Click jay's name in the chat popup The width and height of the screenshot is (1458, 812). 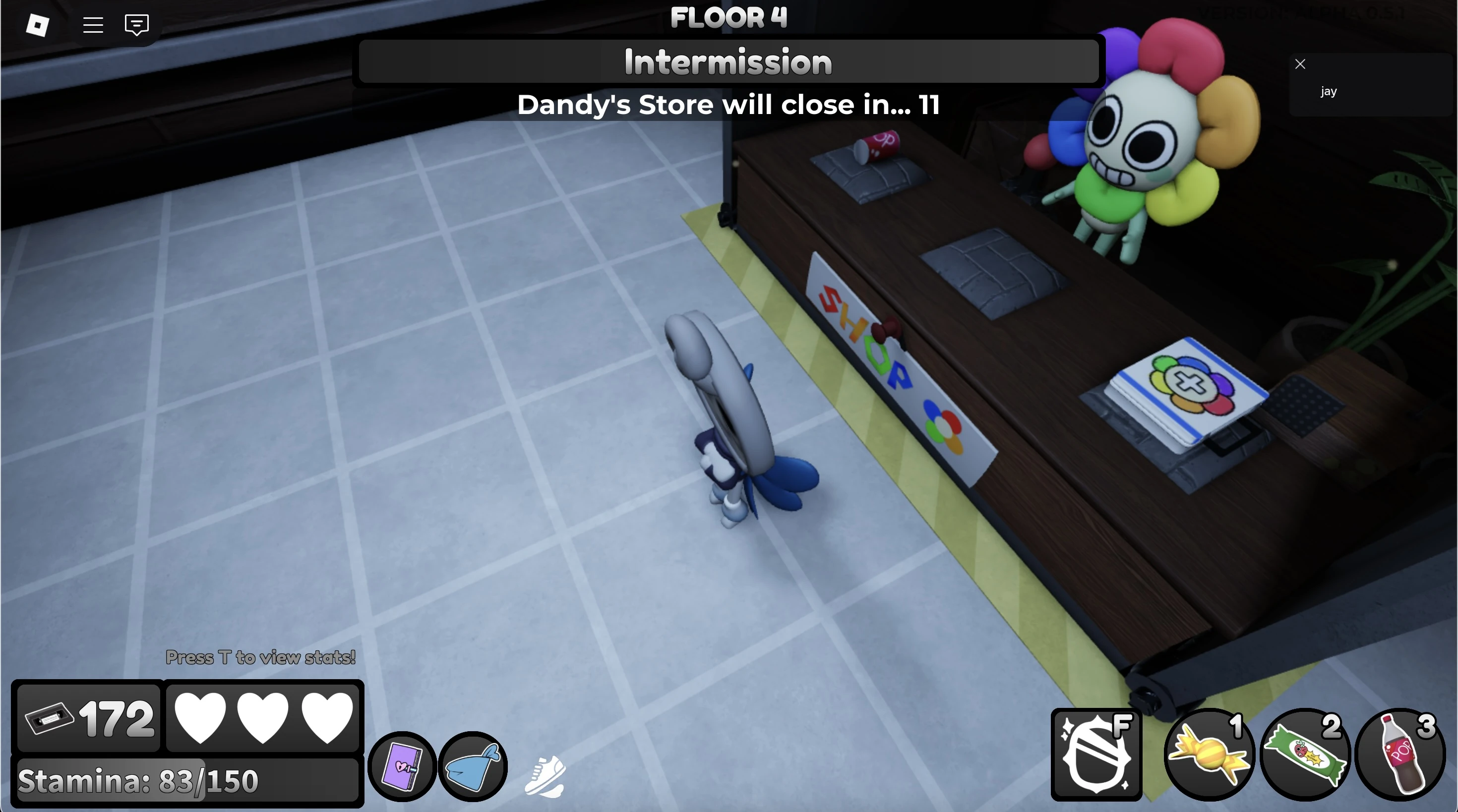click(x=1329, y=91)
